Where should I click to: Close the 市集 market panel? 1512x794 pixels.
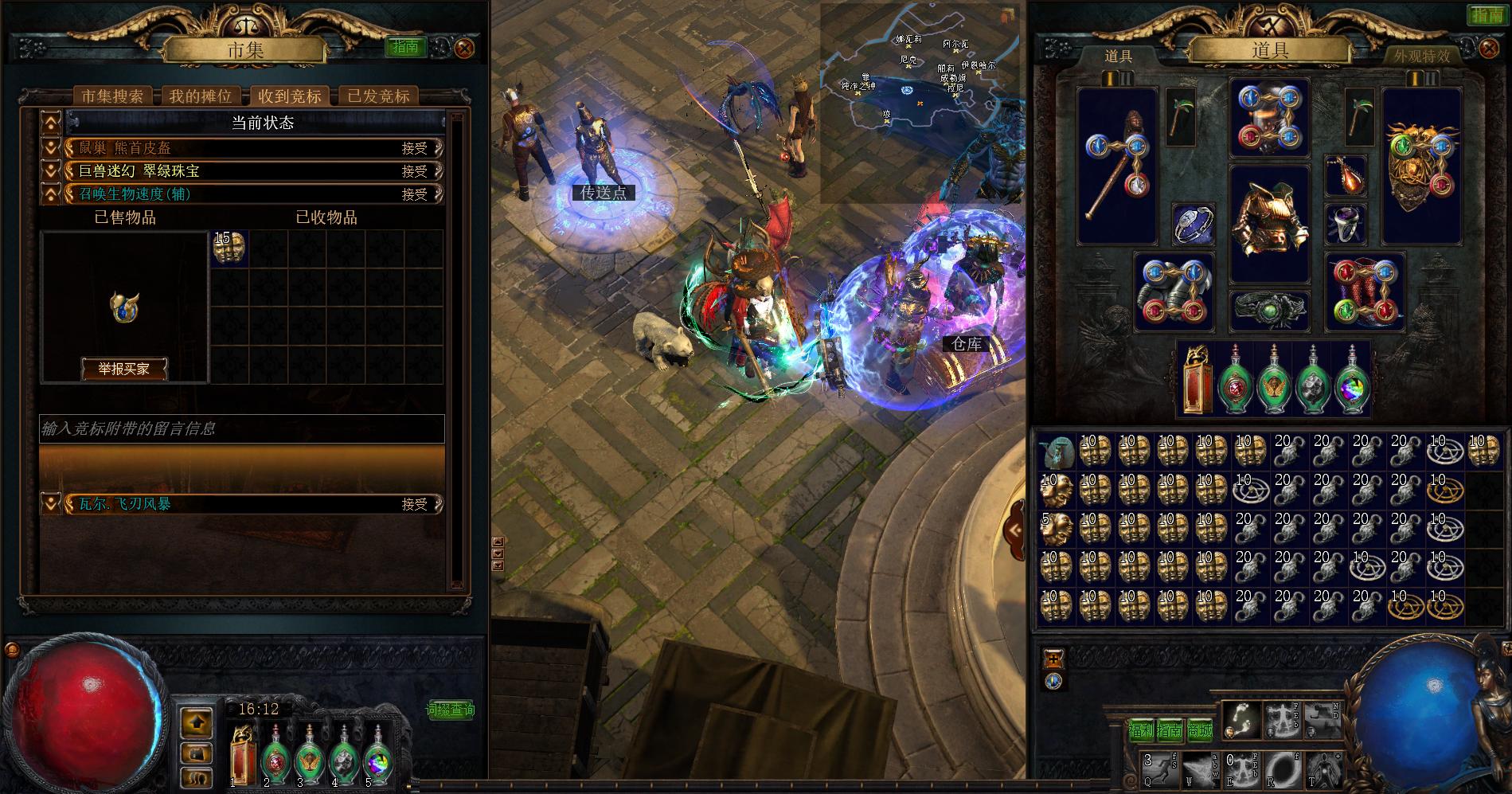[464, 48]
